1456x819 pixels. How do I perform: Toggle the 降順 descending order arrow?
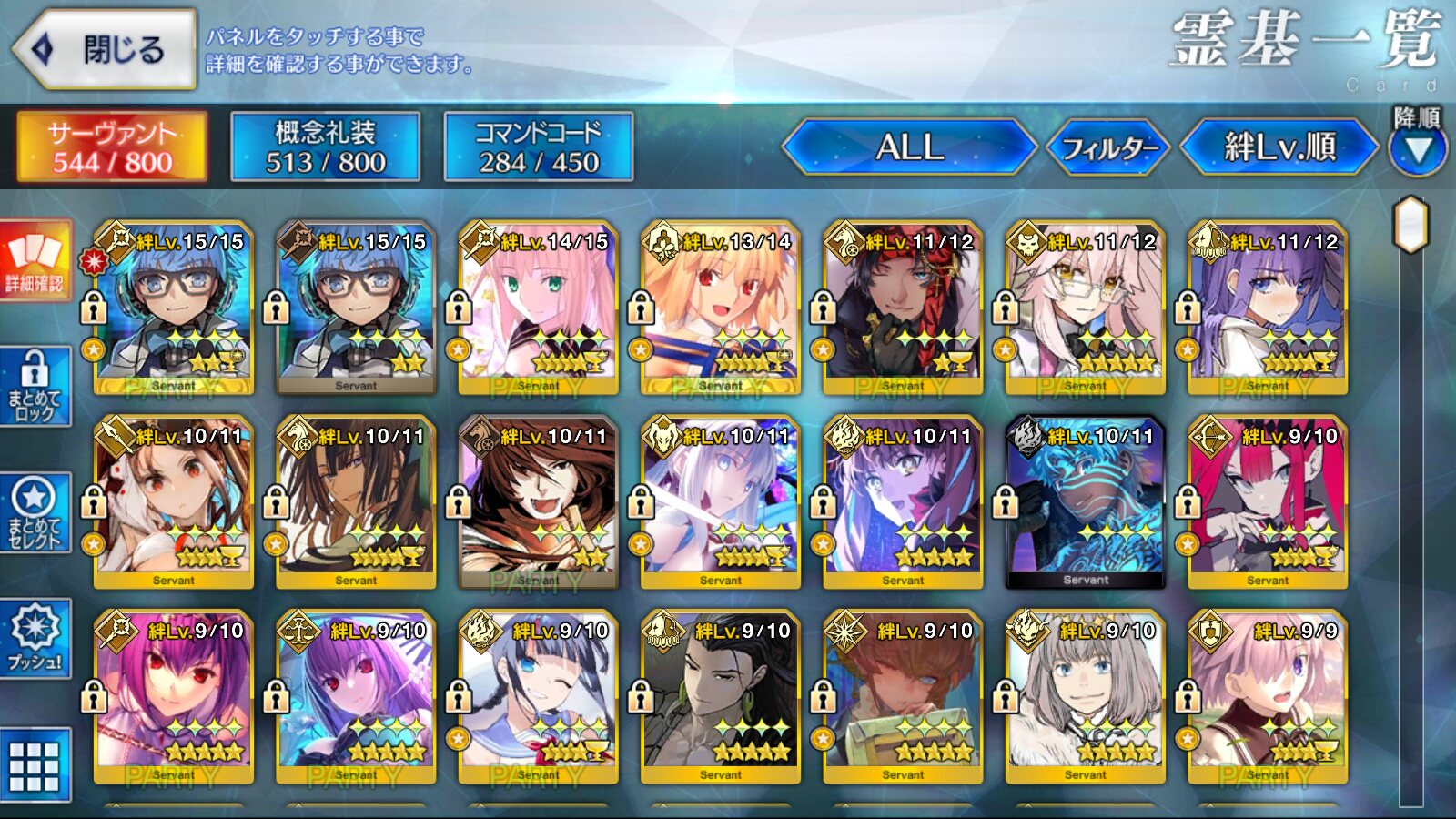click(1417, 149)
